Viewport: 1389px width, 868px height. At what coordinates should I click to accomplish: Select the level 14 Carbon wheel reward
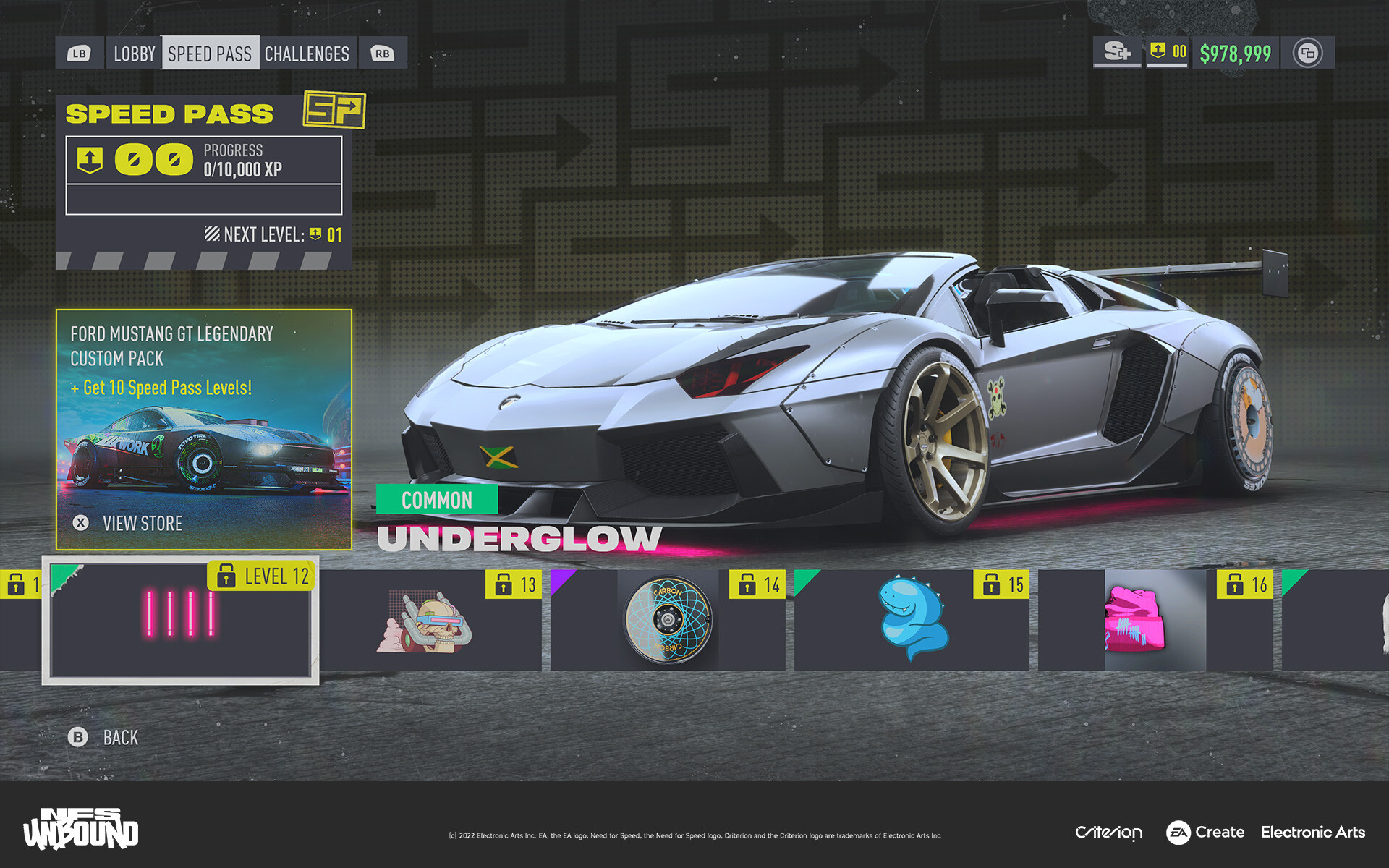click(668, 620)
